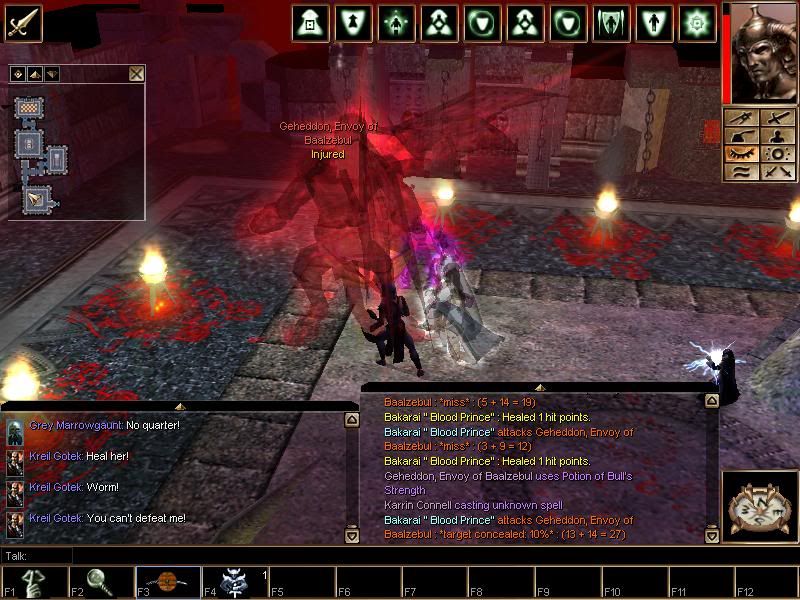Click the first minimap mode button
Viewport: 800px width, 600px height.
18,73
